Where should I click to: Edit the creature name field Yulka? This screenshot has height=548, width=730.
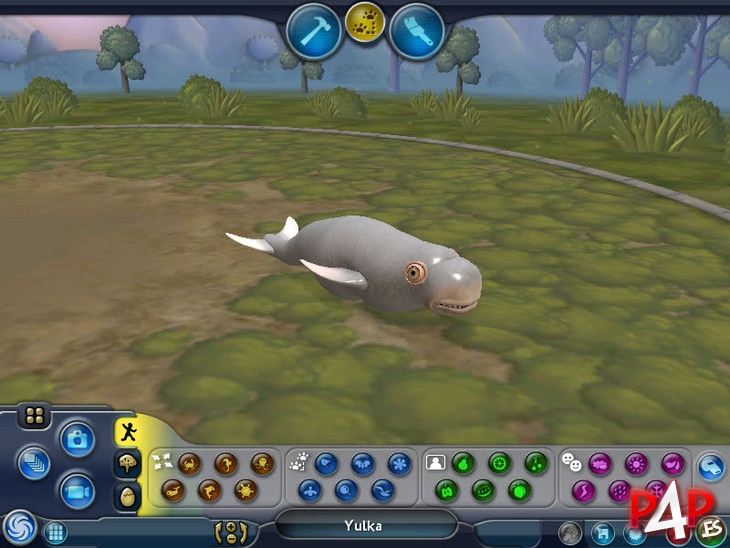365,526
